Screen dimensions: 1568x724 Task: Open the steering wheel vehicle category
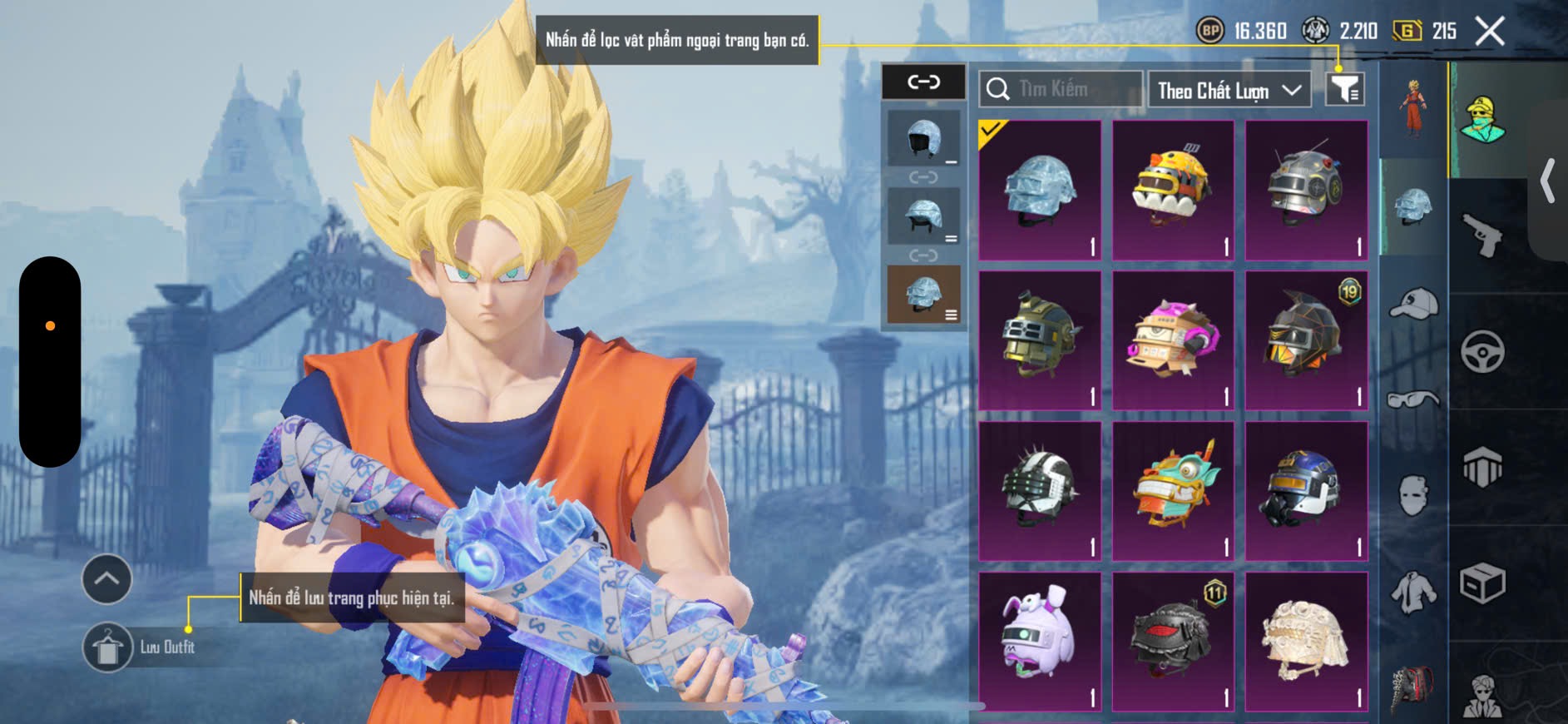[1483, 351]
